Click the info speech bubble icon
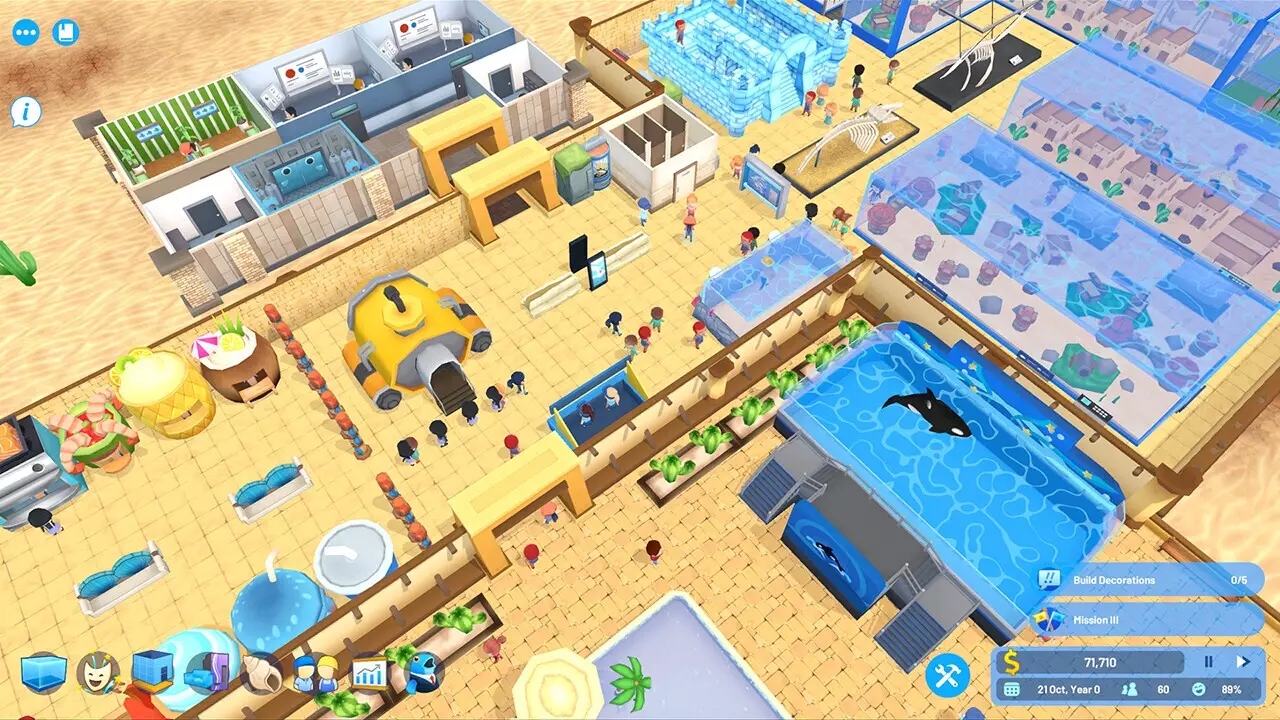This screenshot has height=720, width=1280. coord(24,110)
